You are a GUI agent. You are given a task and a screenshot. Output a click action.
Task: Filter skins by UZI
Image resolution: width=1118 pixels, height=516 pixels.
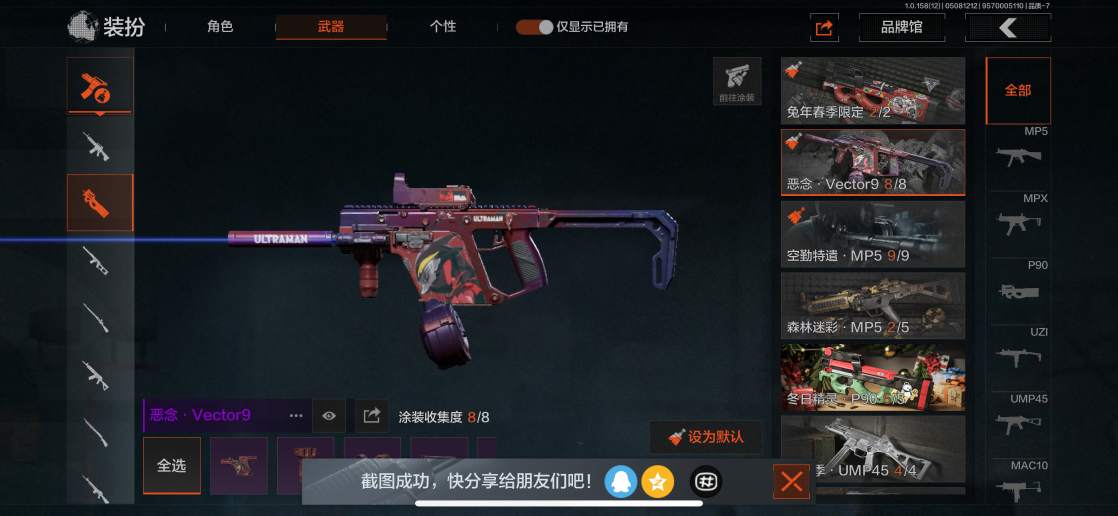1018,350
